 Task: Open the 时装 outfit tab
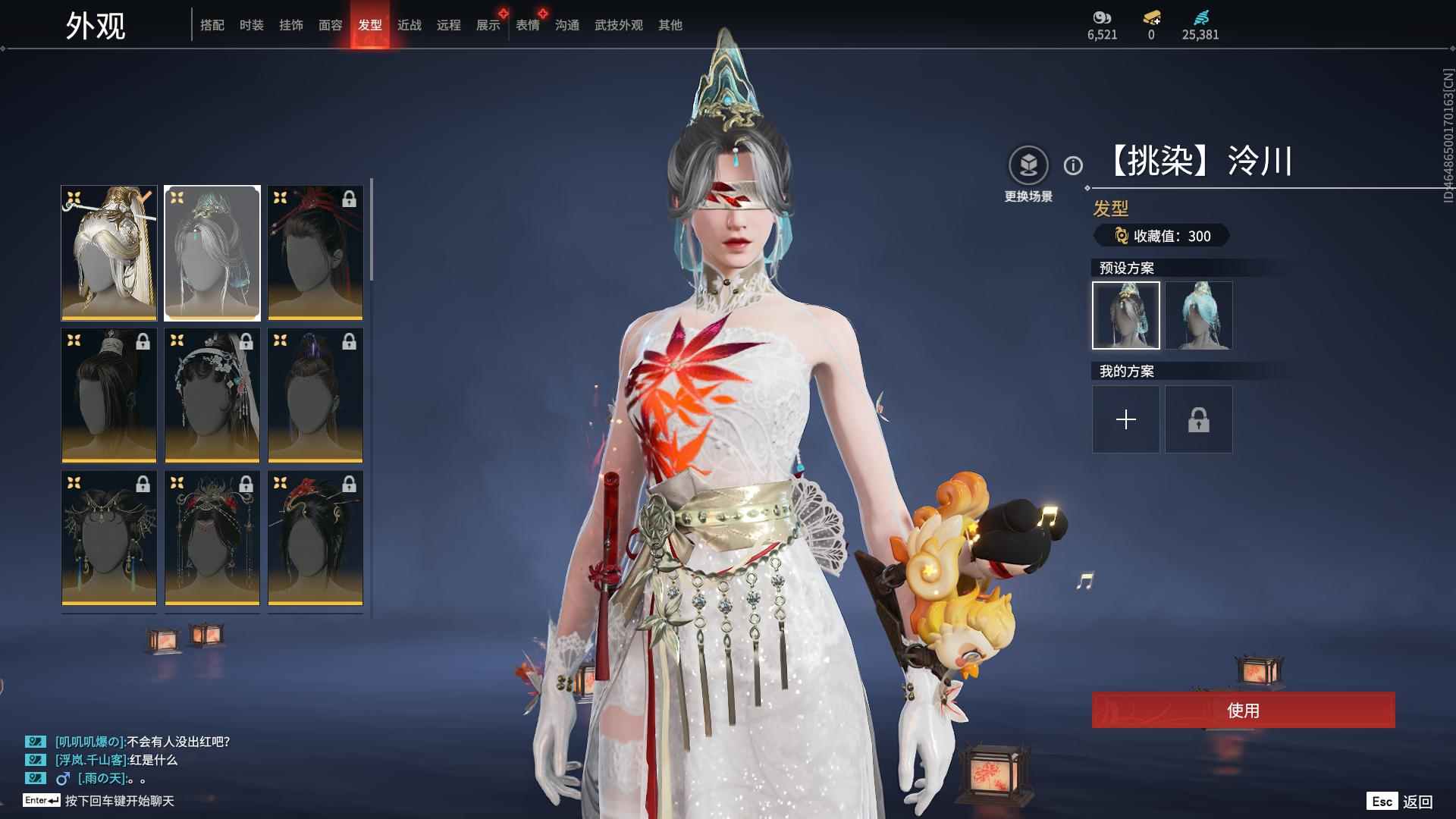251,25
